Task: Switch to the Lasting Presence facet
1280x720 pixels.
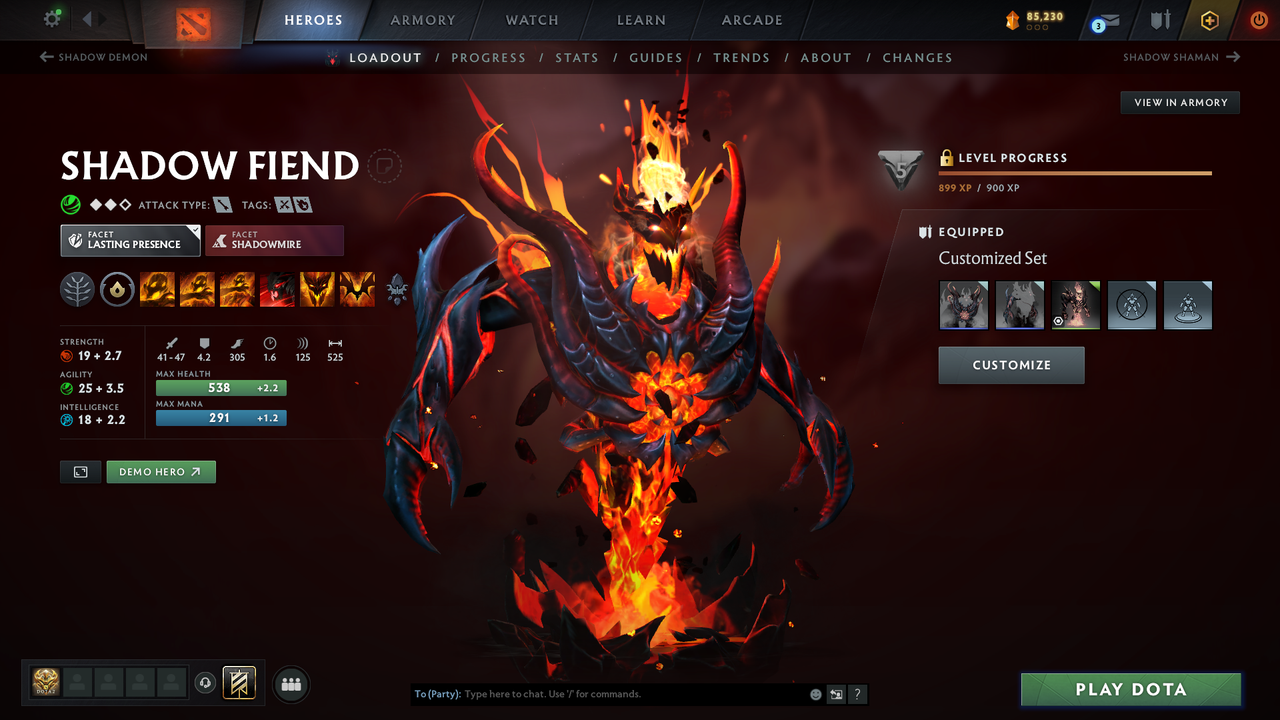Action: pyautogui.click(x=130, y=240)
